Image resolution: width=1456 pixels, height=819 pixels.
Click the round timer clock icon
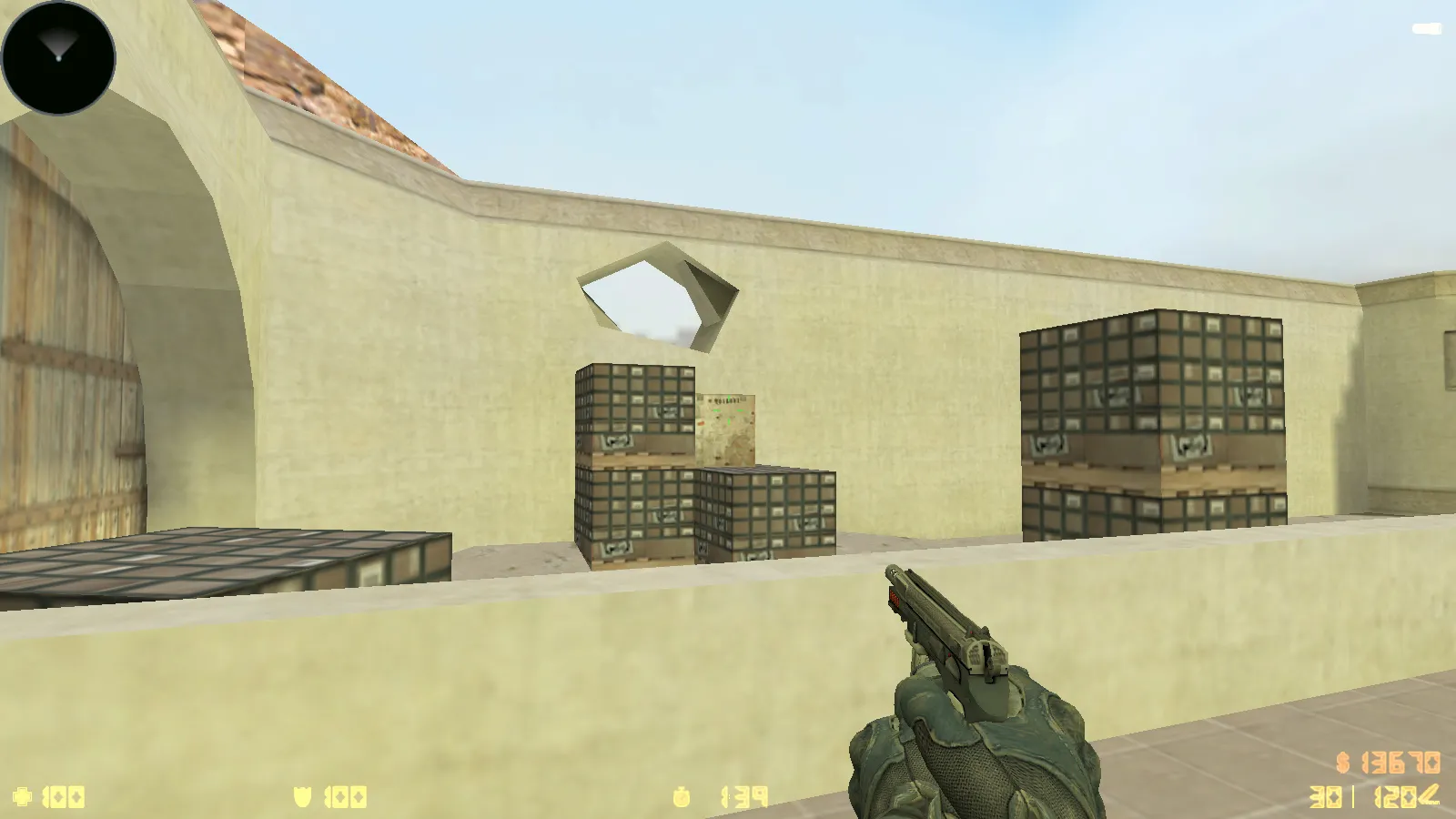(x=682, y=797)
